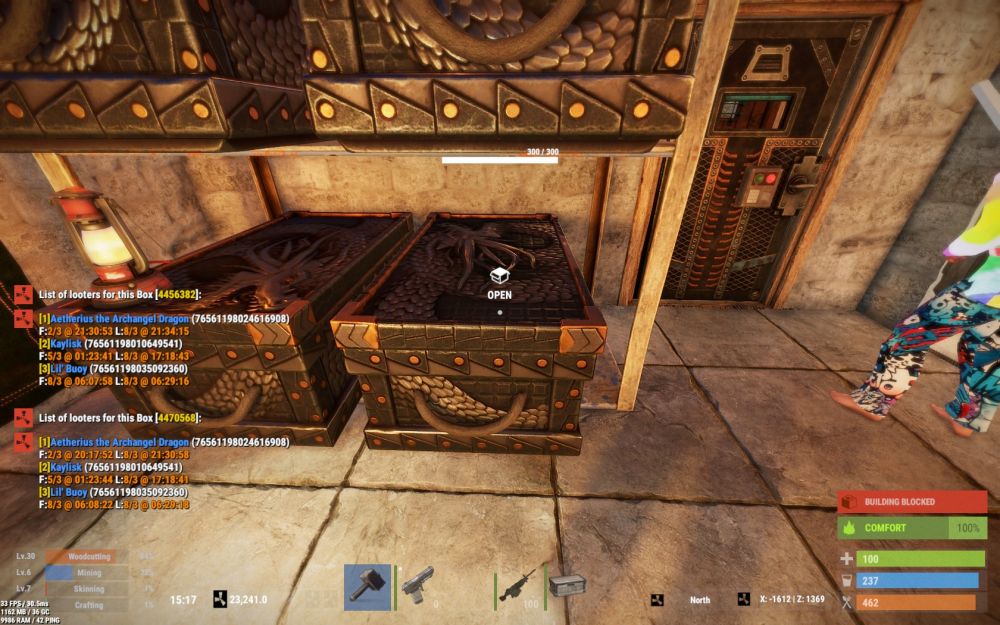This screenshot has width=1000, height=625.
Task: Select the assault rifle hotbar slot
Action: [519, 587]
